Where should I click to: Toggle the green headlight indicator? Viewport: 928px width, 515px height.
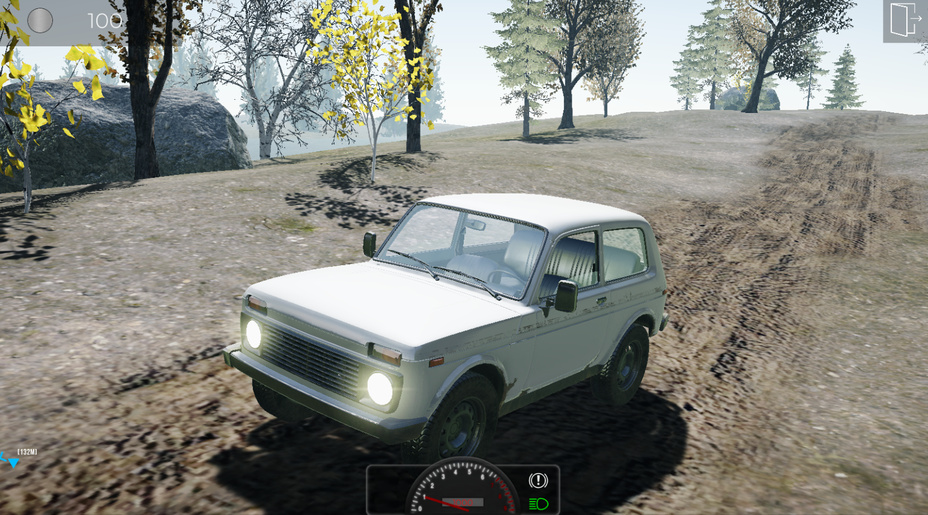click(539, 503)
